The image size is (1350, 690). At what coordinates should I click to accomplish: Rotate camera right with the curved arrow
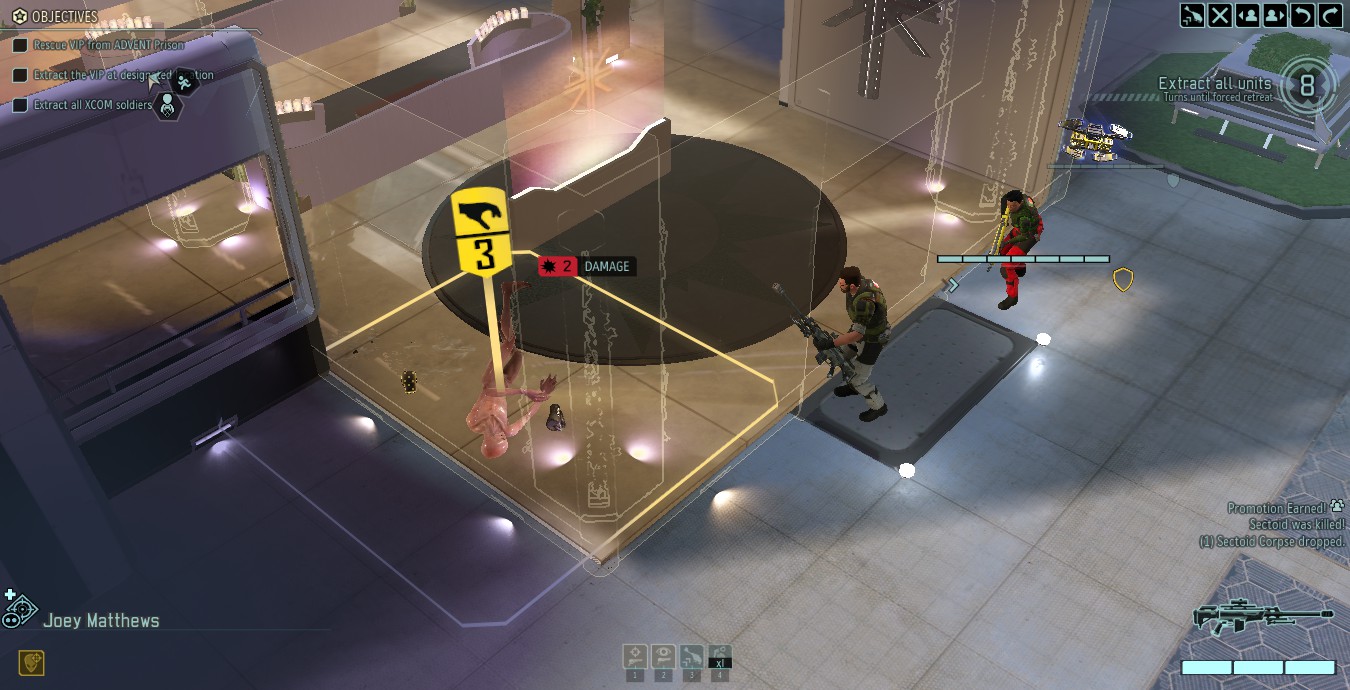point(1330,14)
